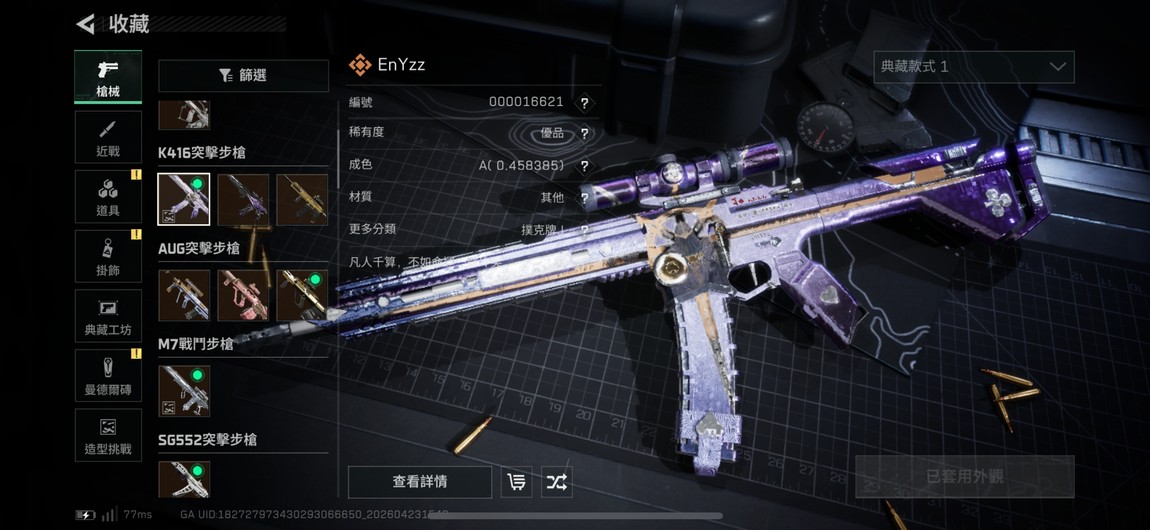Open the 造型挑戰 tab

pyautogui.click(x=108, y=436)
